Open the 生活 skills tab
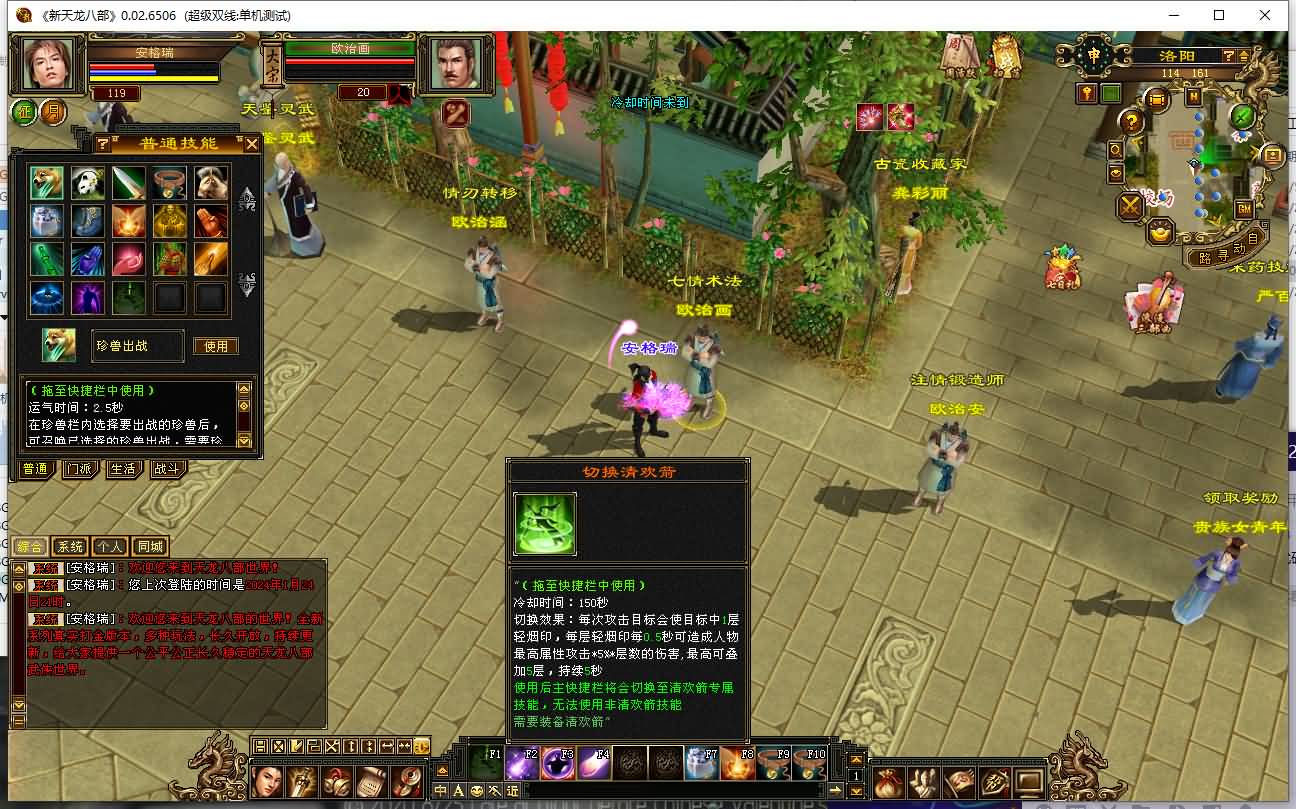This screenshot has width=1296, height=809. coord(122,469)
